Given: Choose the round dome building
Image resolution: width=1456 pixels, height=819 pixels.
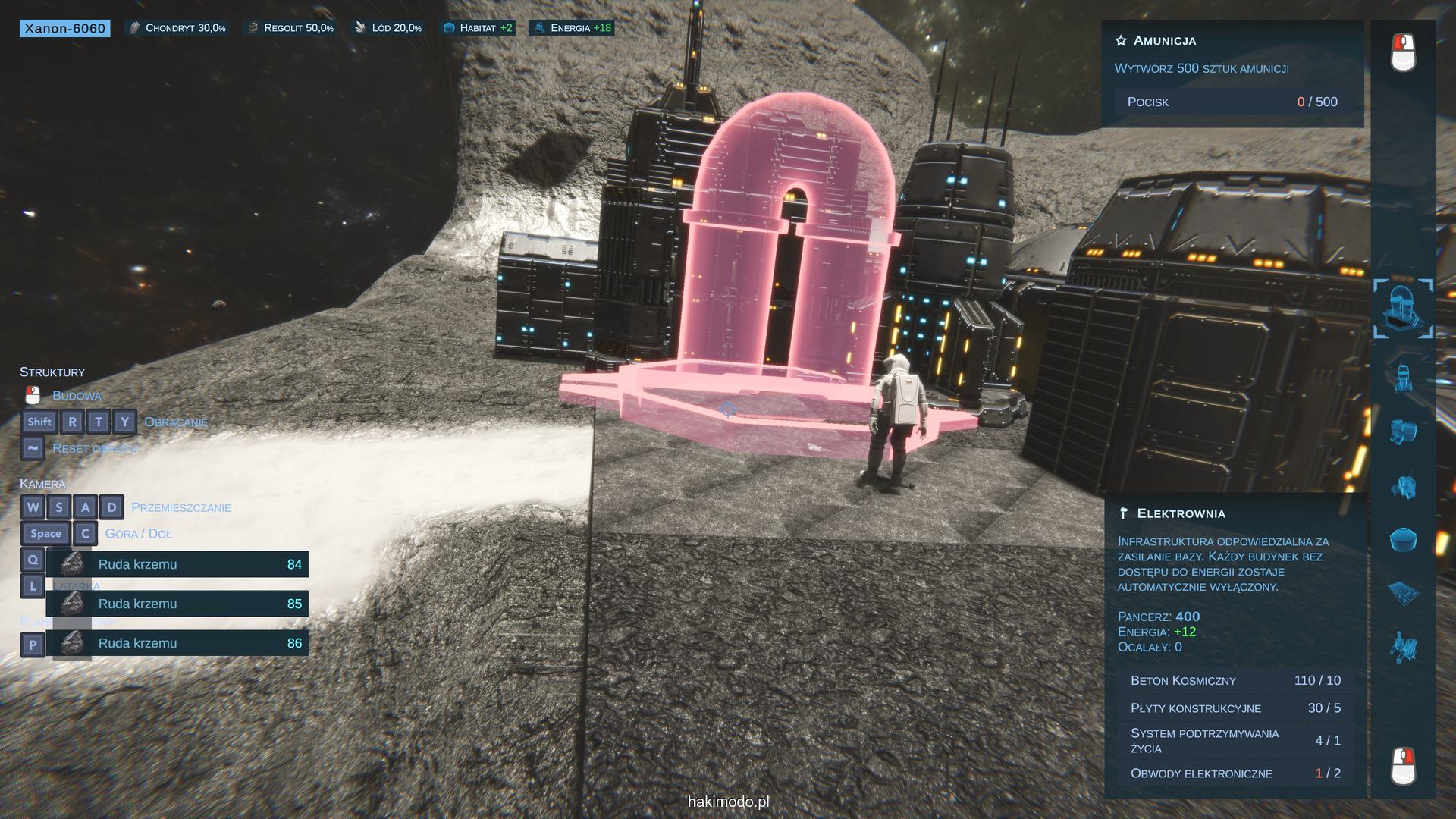Looking at the screenshot, I should (1403, 540).
